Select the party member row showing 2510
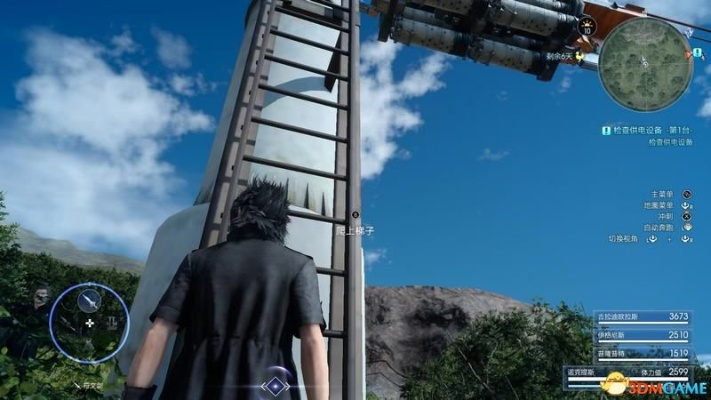The height and width of the screenshot is (400, 711). [644, 334]
